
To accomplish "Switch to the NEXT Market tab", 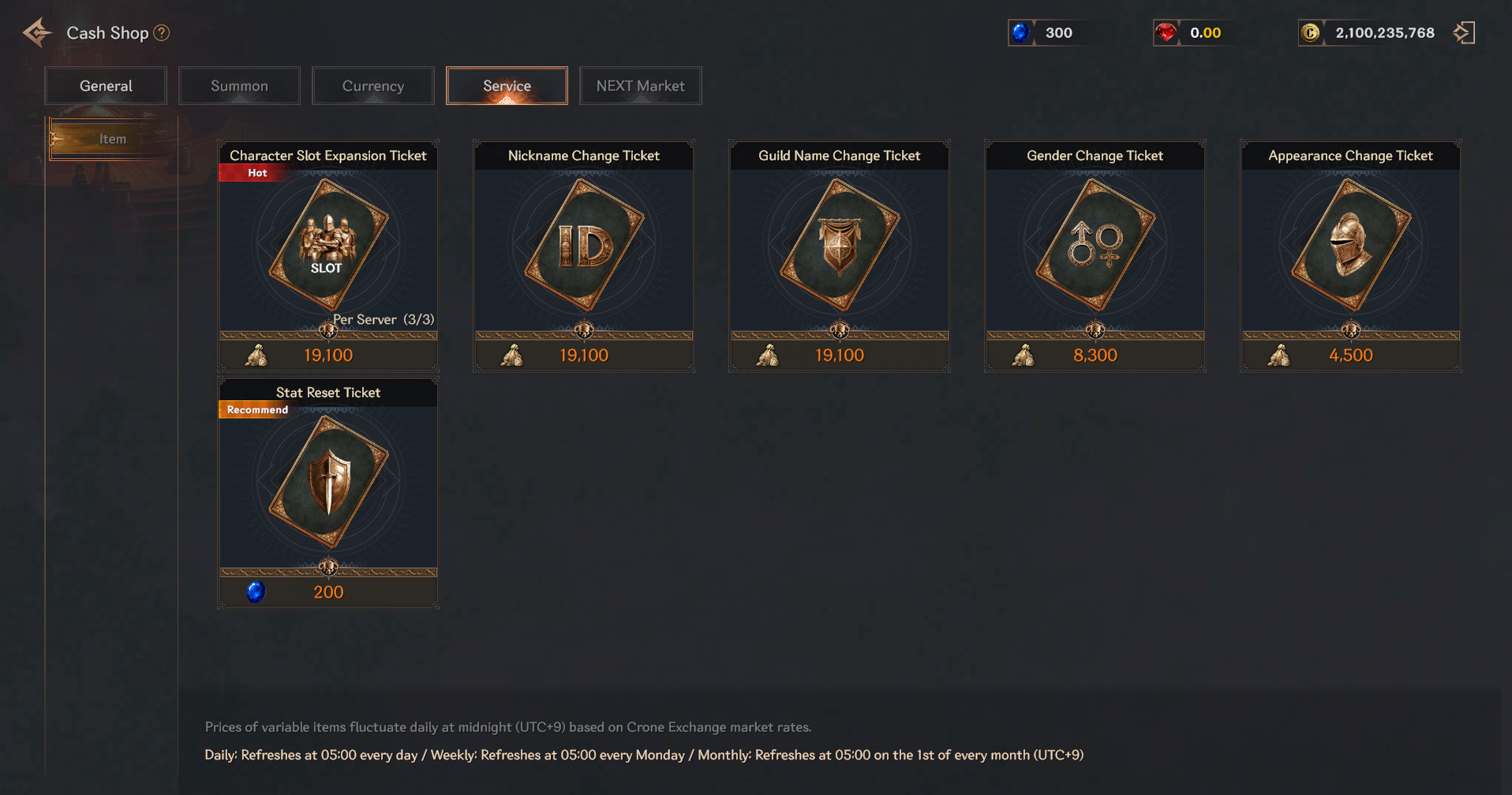I will pyautogui.click(x=640, y=86).
